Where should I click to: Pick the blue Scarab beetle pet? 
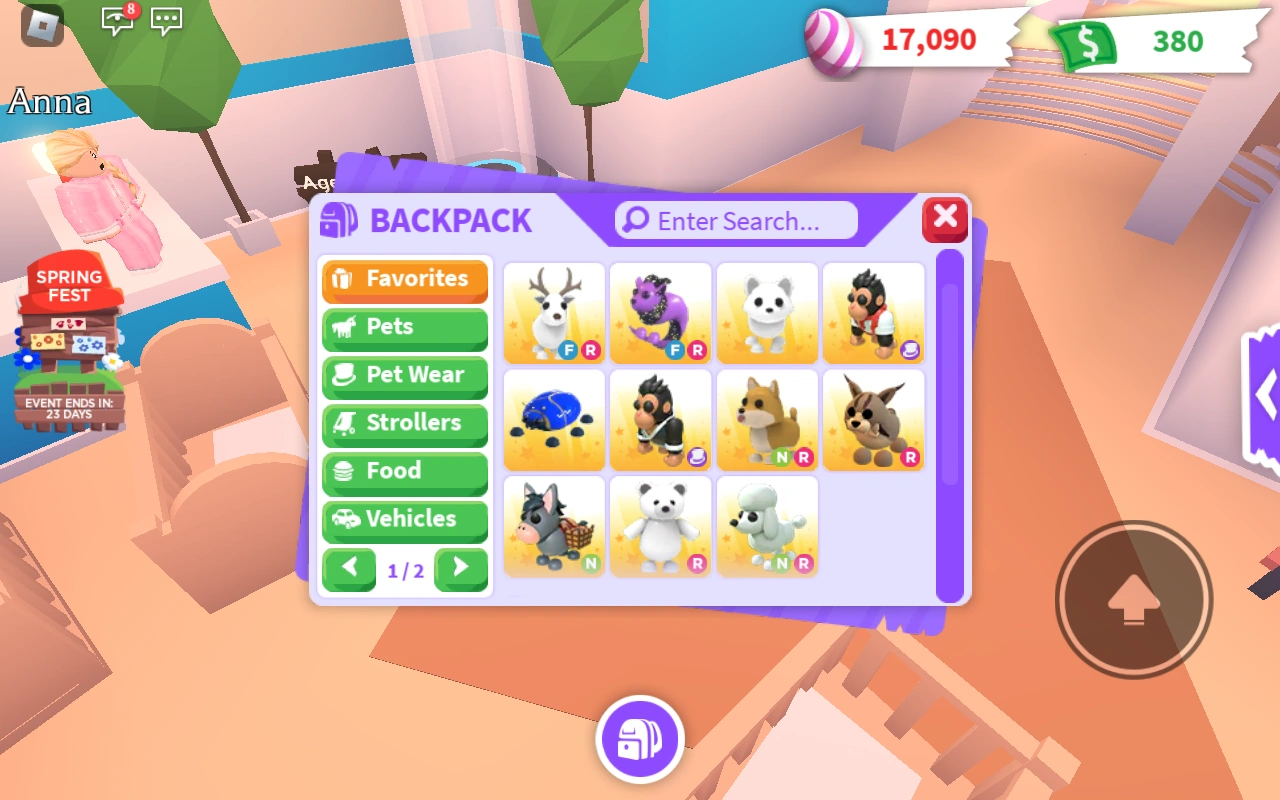click(553, 419)
